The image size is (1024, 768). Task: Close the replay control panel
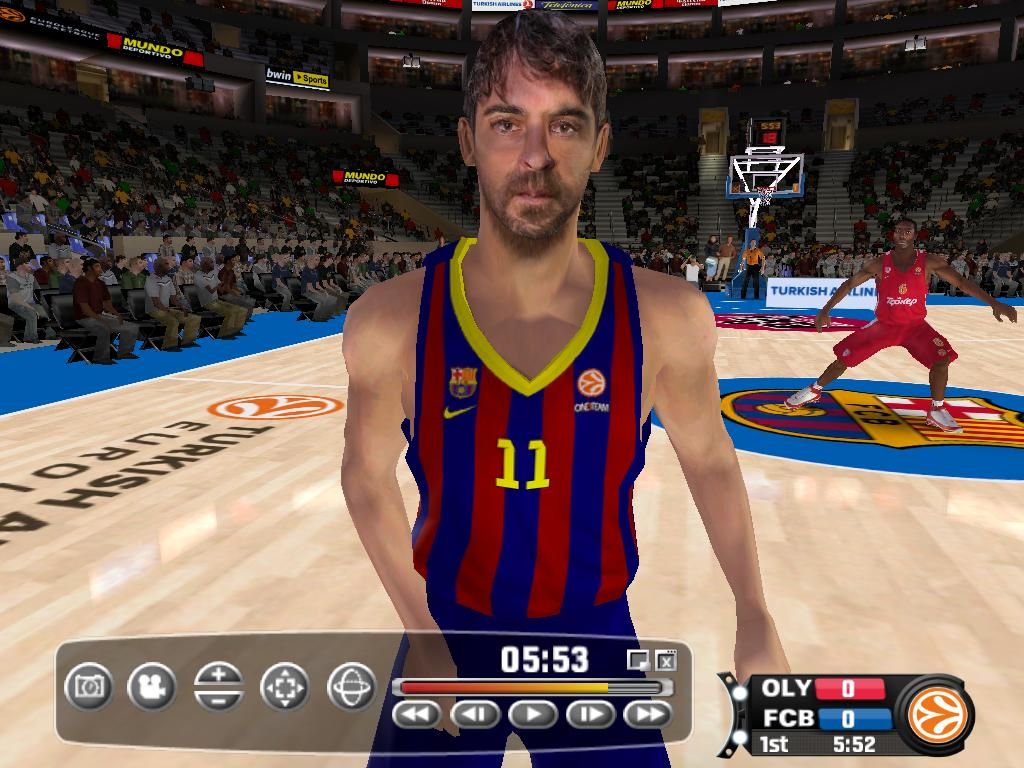tap(666, 660)
